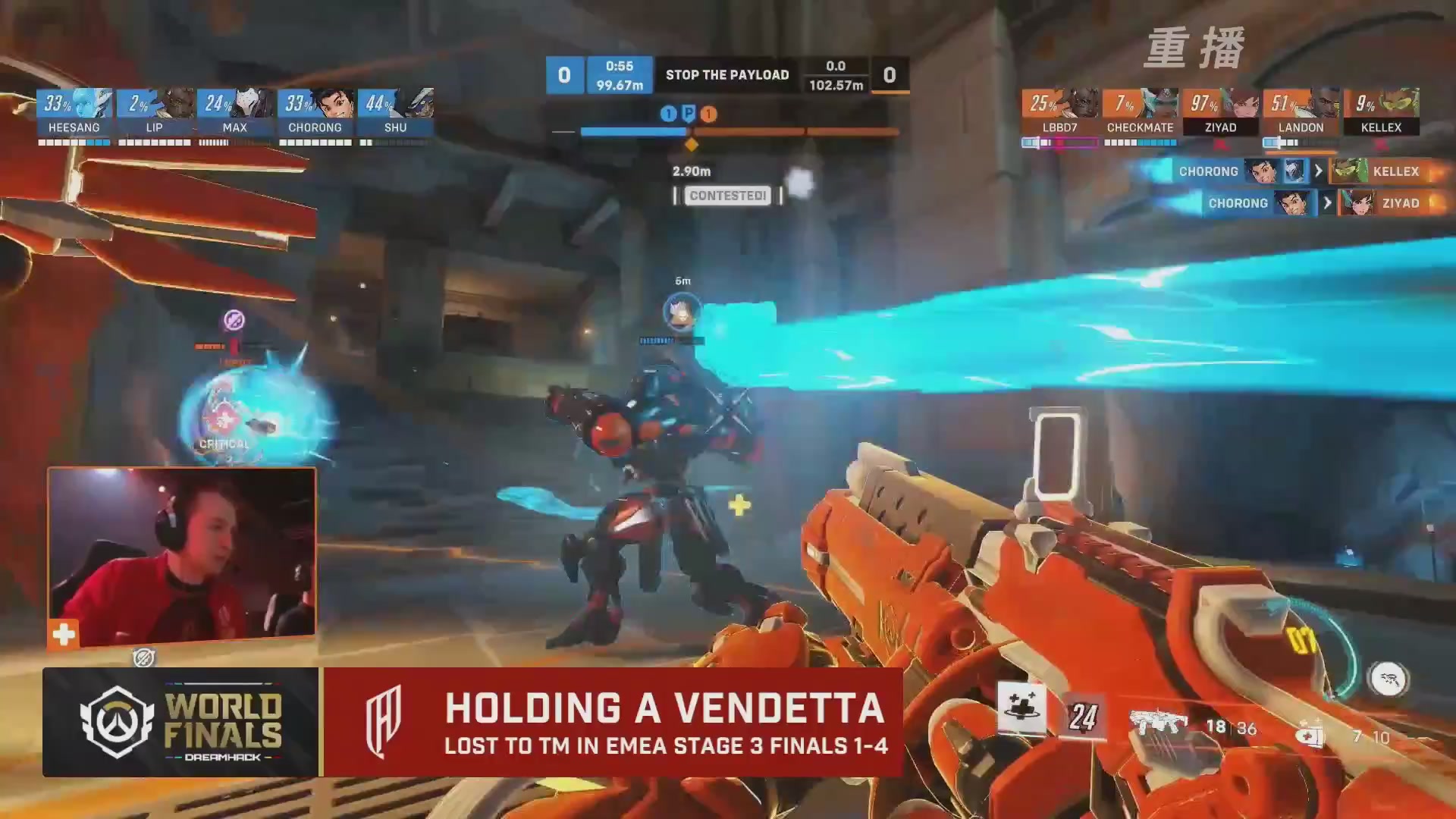Switch view to KELLEX's team bar panel
Viewport: 1456px width, 819px height.
[x=1381, y=112]
